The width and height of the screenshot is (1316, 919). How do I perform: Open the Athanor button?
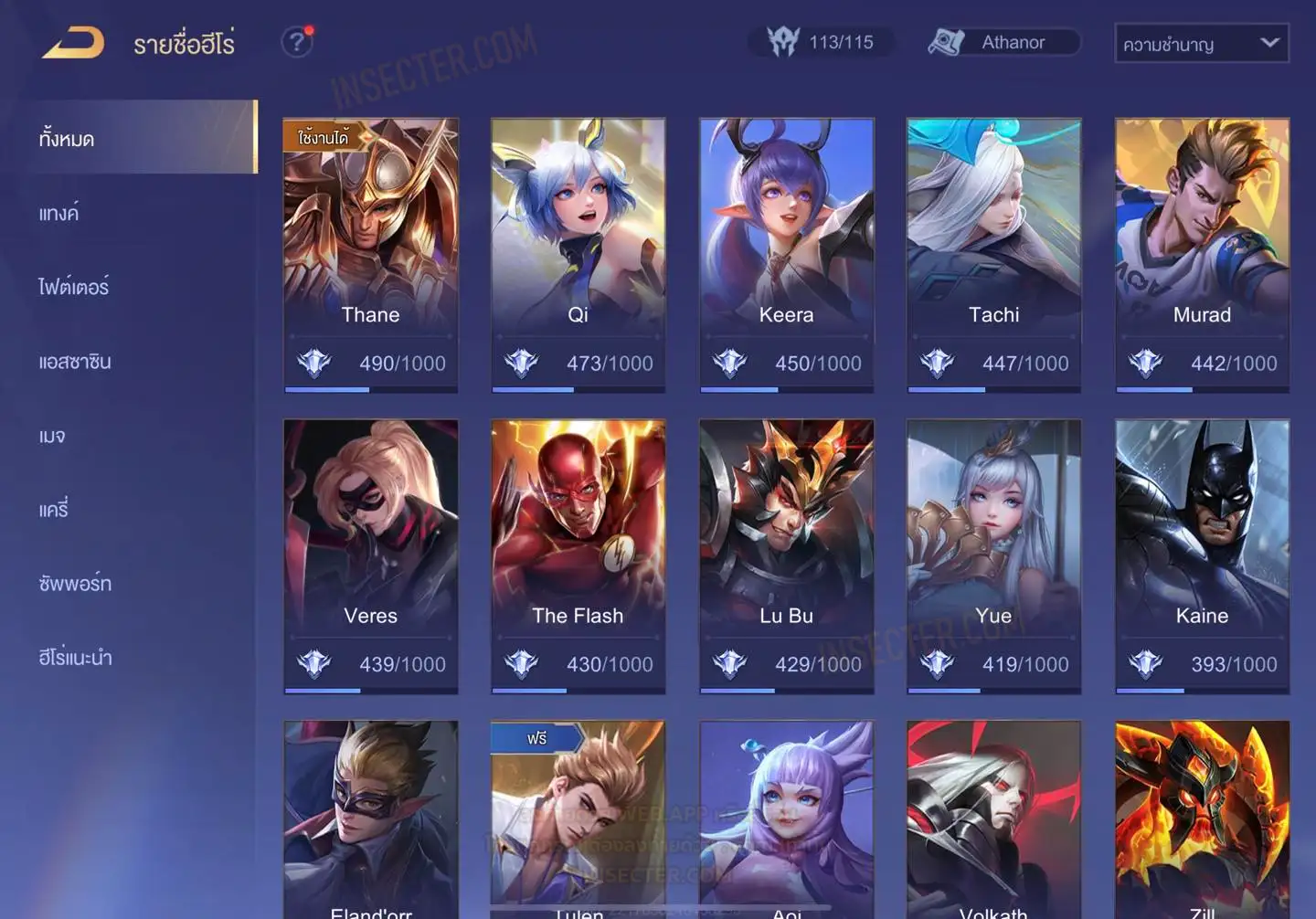[1003, 42]
